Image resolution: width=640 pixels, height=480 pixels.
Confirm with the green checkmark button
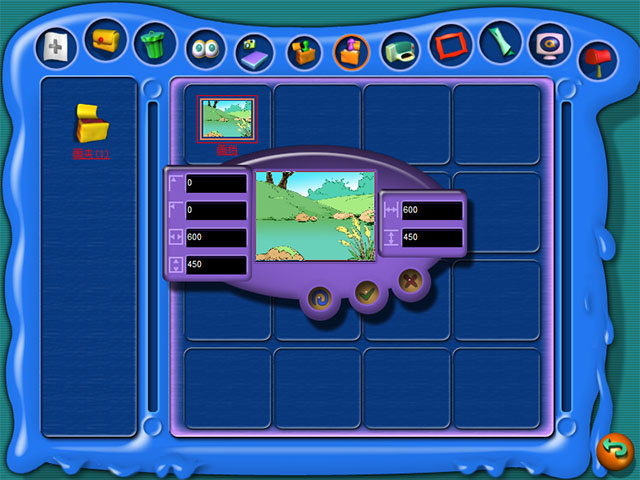coord(367,292)
